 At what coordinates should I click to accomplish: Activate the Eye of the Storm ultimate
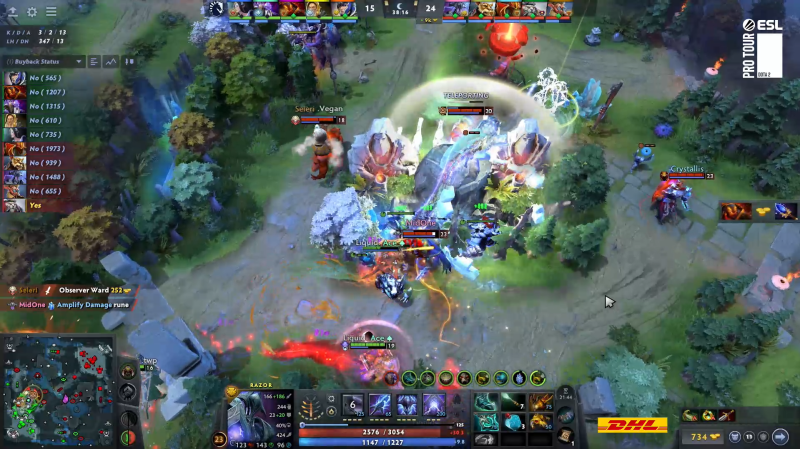coord(434,405)
